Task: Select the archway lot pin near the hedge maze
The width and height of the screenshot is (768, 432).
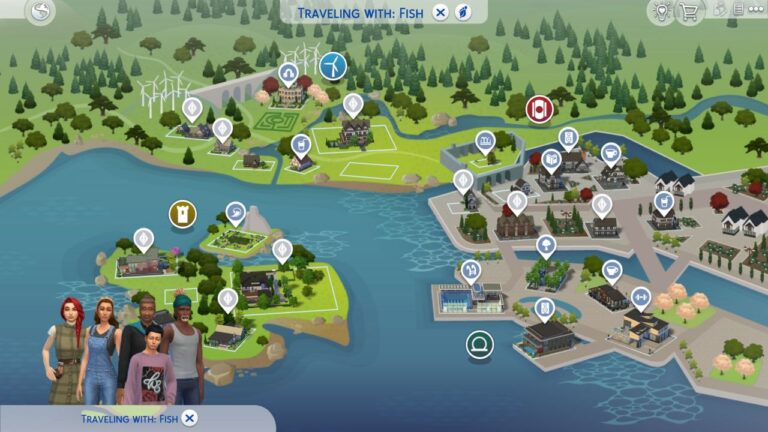Action: [x=288, y=74]
